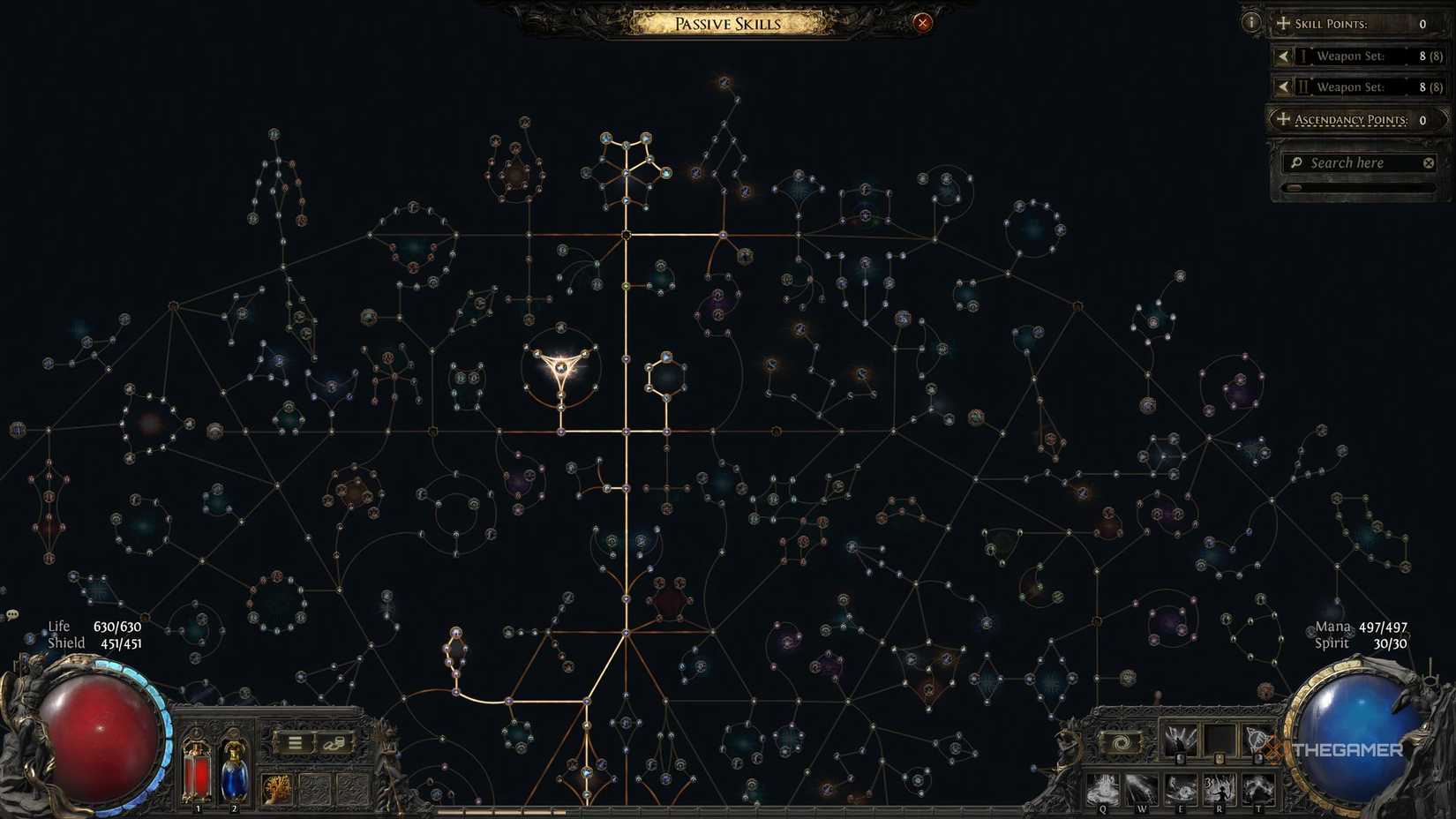Open the swirl ability icon on the skill bar
Viewport: 1456px width, 819px height.
tap(1120, 741)
